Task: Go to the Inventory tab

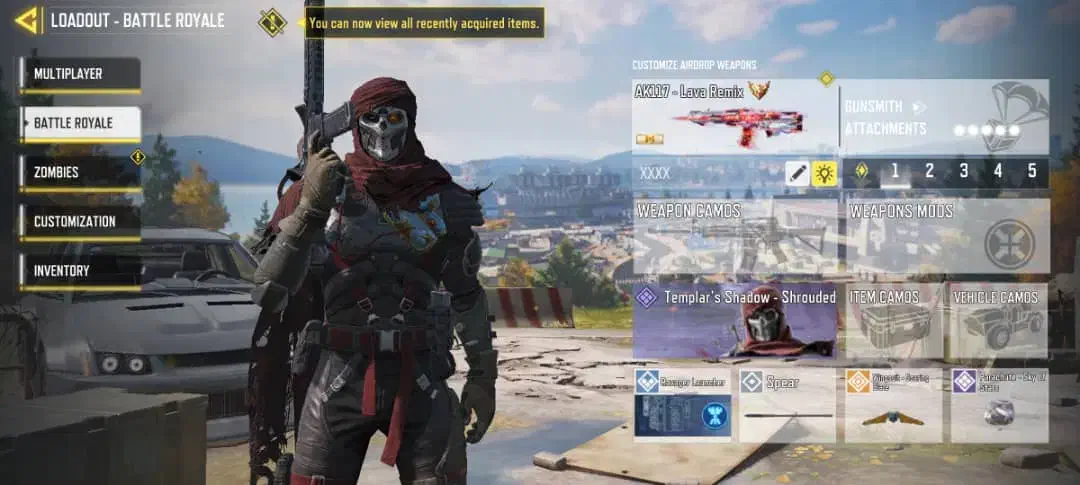Action: [x=80, y=271]
